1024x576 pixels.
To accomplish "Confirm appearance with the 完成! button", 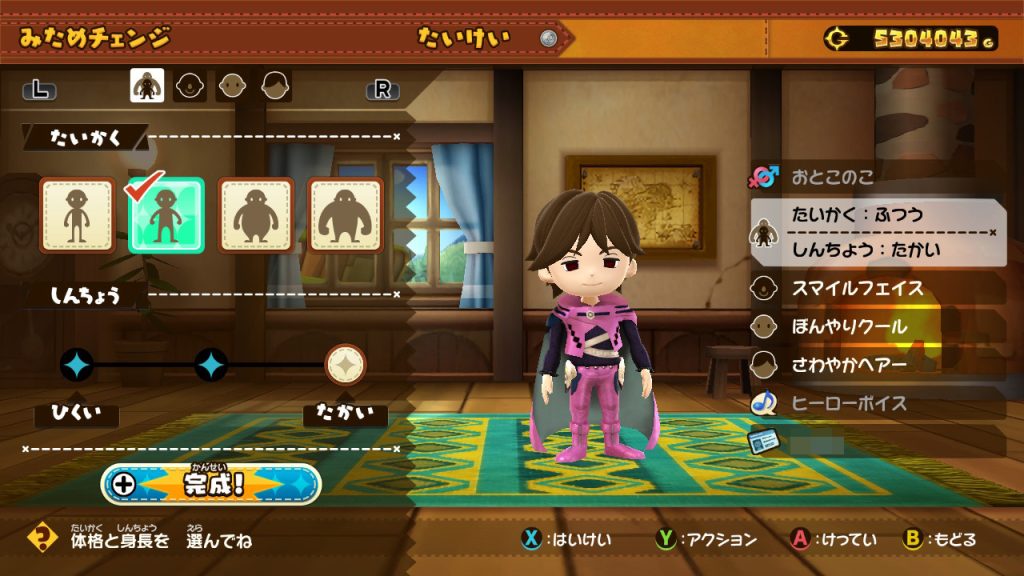I will pos(212,484).
